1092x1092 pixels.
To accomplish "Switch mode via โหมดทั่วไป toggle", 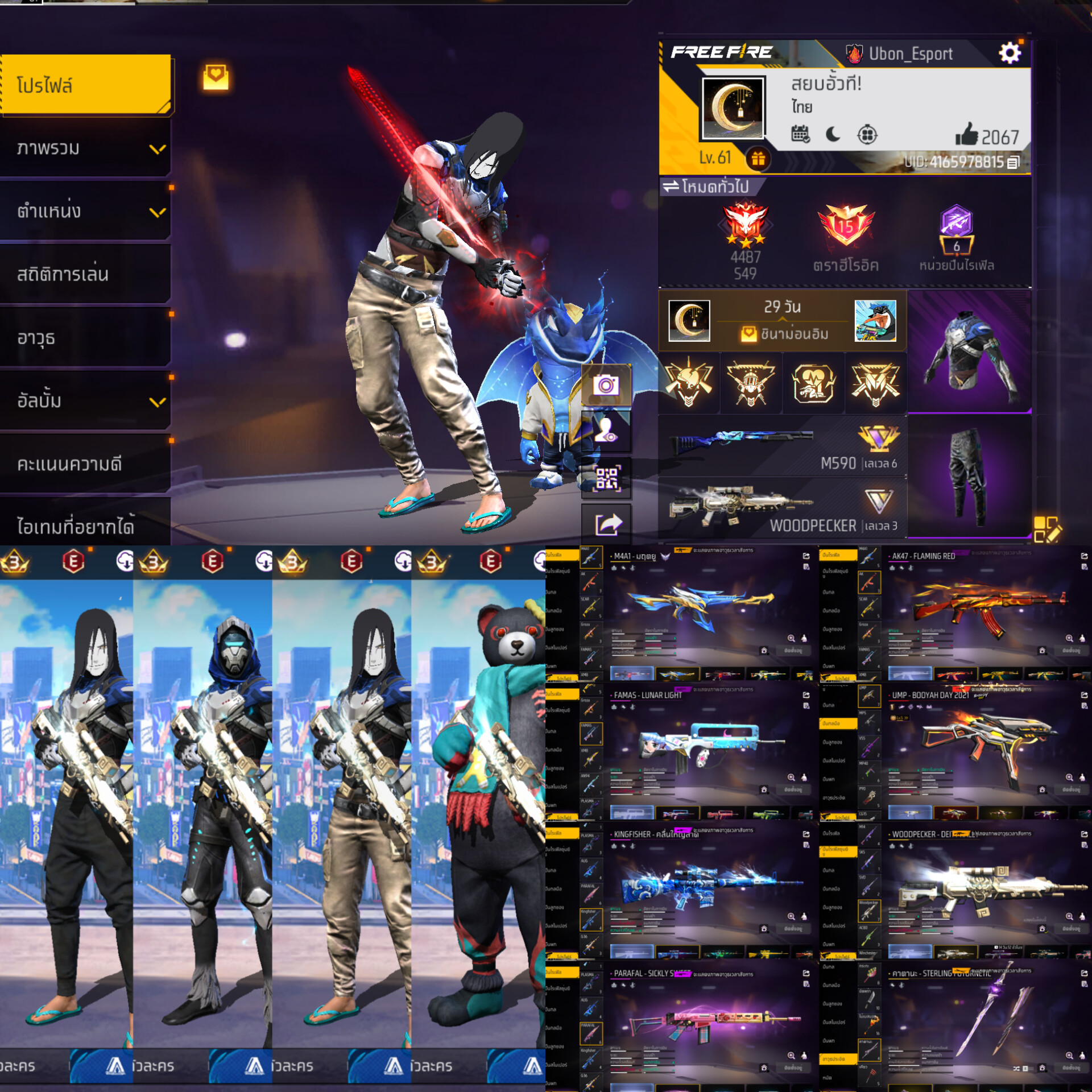I will [x=706, y=187].
